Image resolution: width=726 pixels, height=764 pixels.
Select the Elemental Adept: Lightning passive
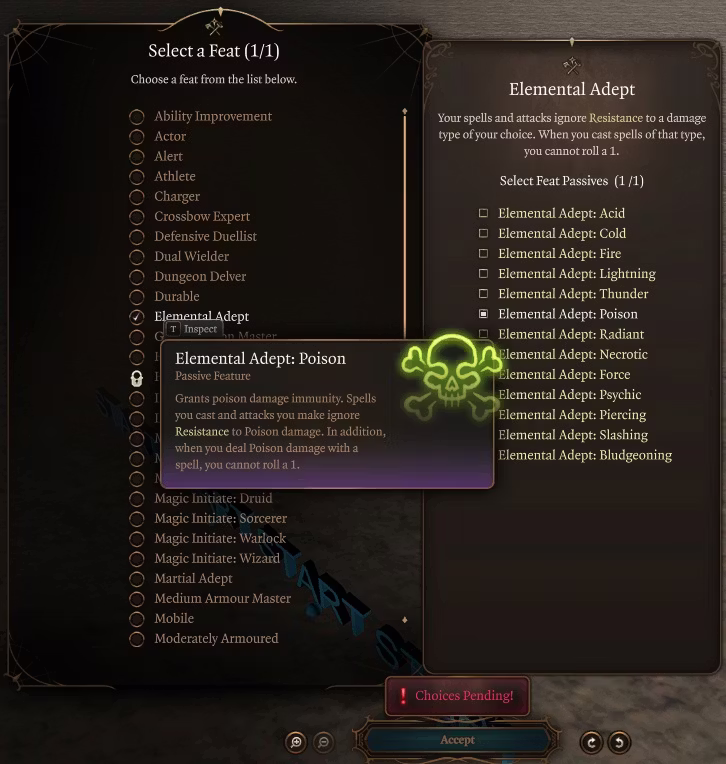click(484, 274)
